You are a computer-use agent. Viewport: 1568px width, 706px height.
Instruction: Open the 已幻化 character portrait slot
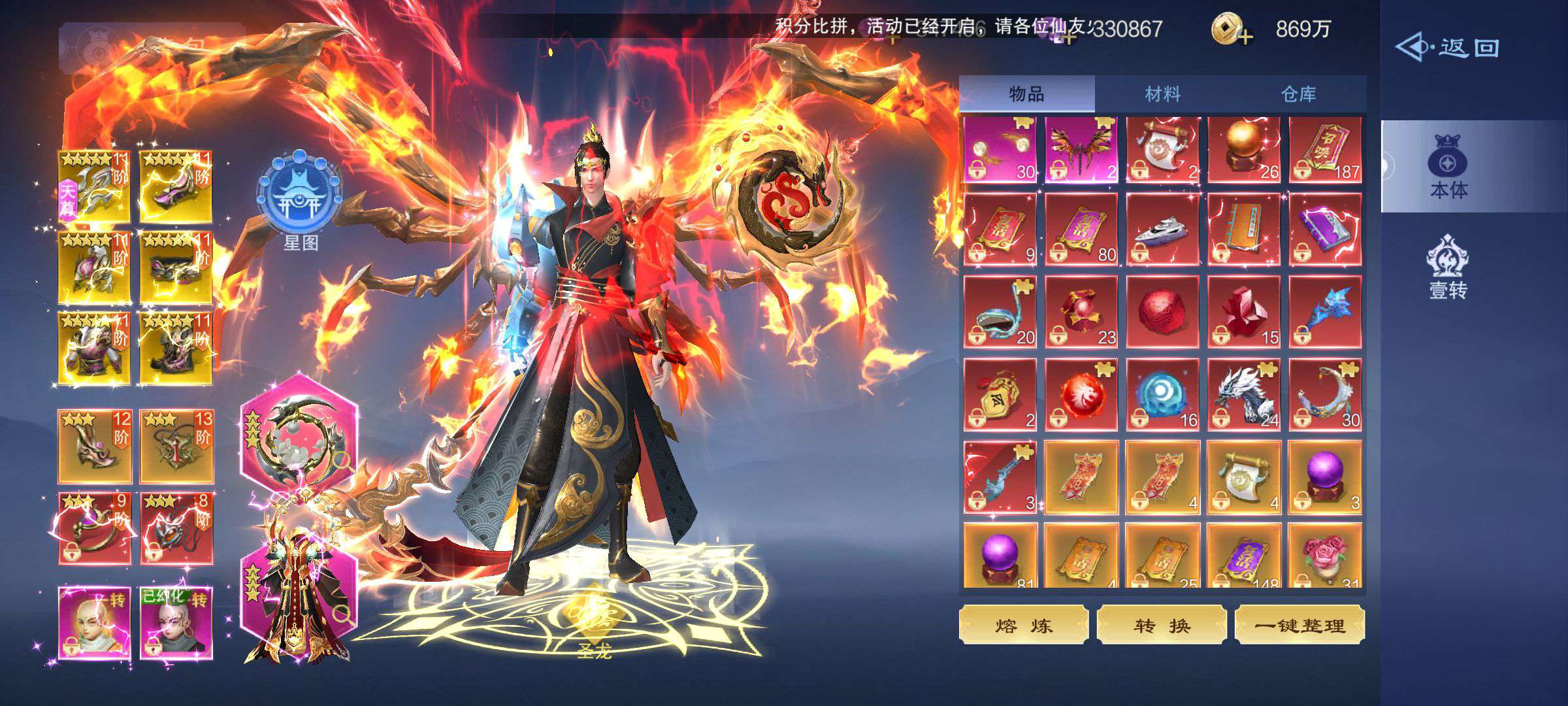coord(176,623)
